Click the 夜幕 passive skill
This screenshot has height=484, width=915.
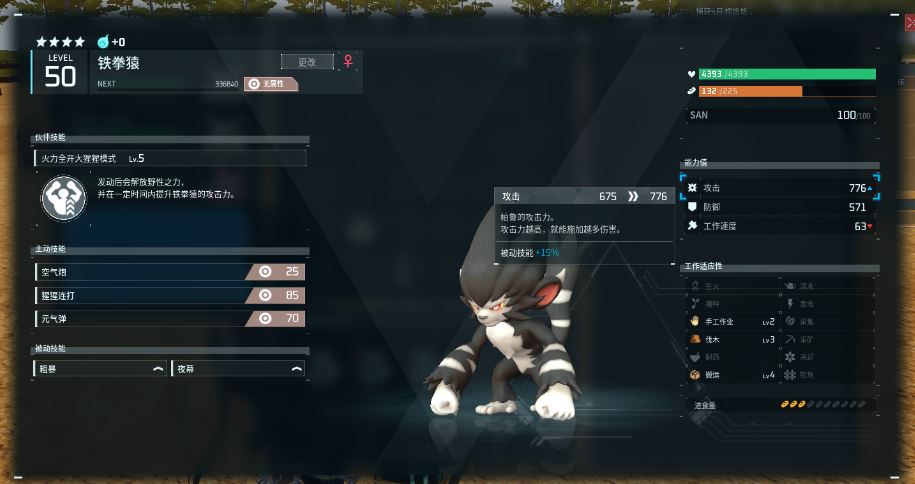tap(238, 369)
